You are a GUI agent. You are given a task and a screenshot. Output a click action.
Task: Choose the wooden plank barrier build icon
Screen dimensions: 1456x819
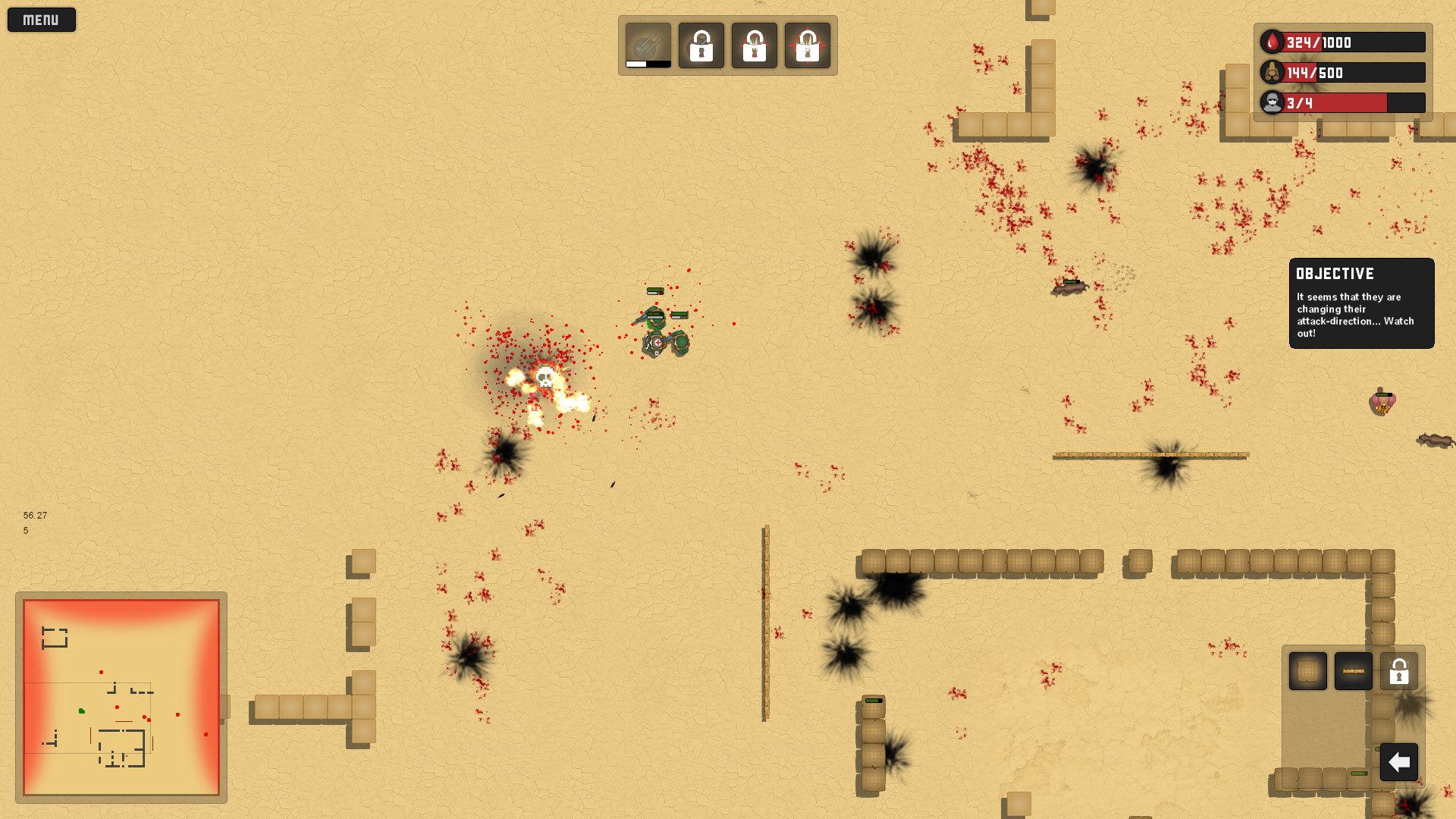(x=1354, y=670)
